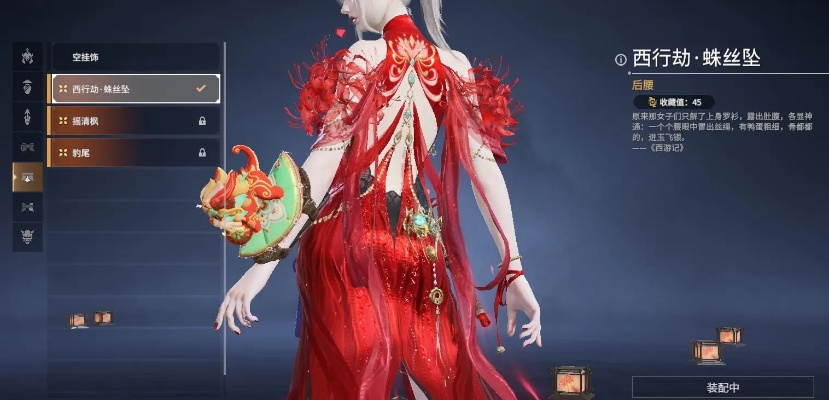Choose the 西行劫·蛛丝坠 accessory row
This screenshot has height=400, width=829.
tap(133, 89)
